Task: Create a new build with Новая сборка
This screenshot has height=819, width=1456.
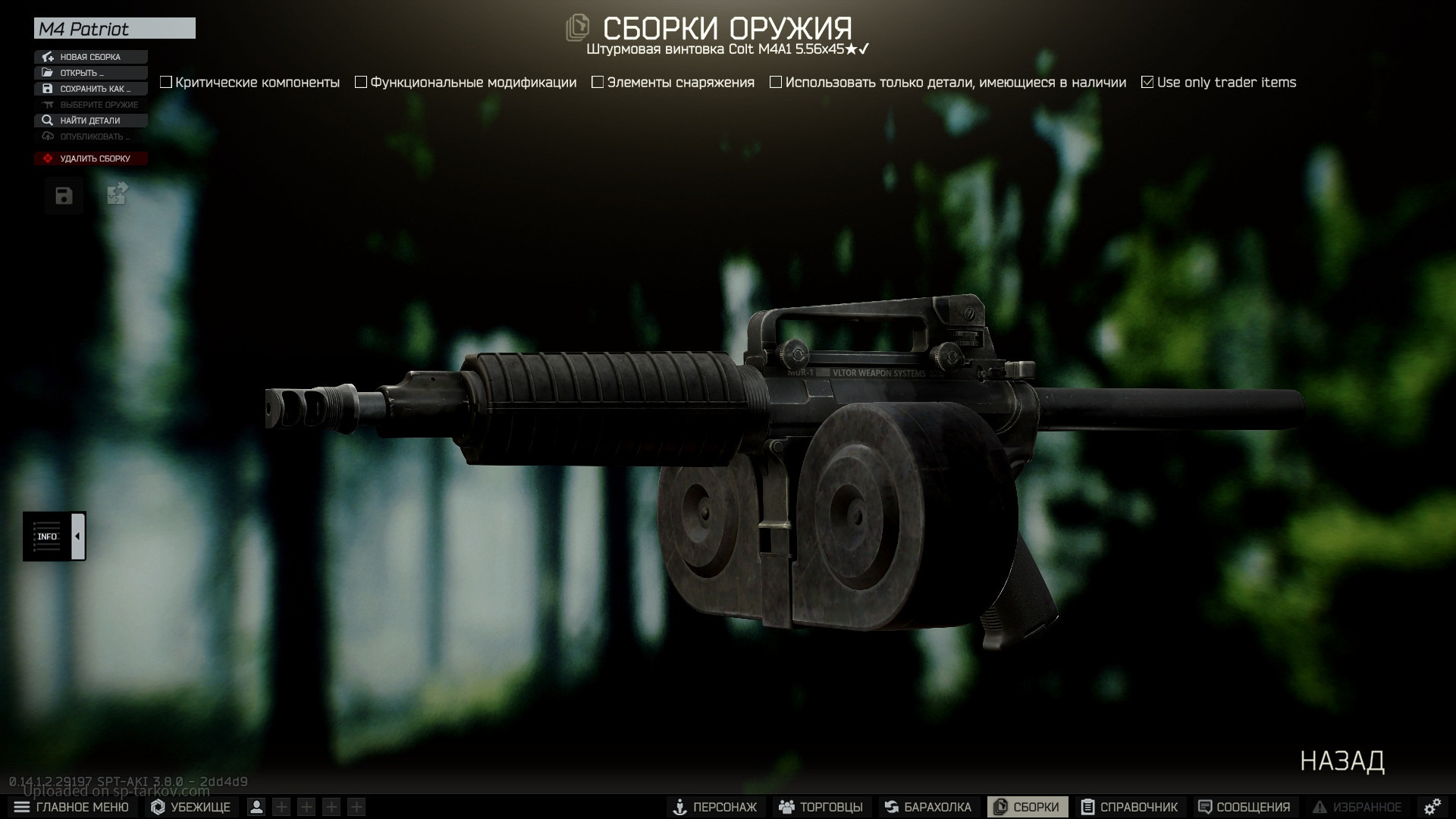Action: [90, 57]
